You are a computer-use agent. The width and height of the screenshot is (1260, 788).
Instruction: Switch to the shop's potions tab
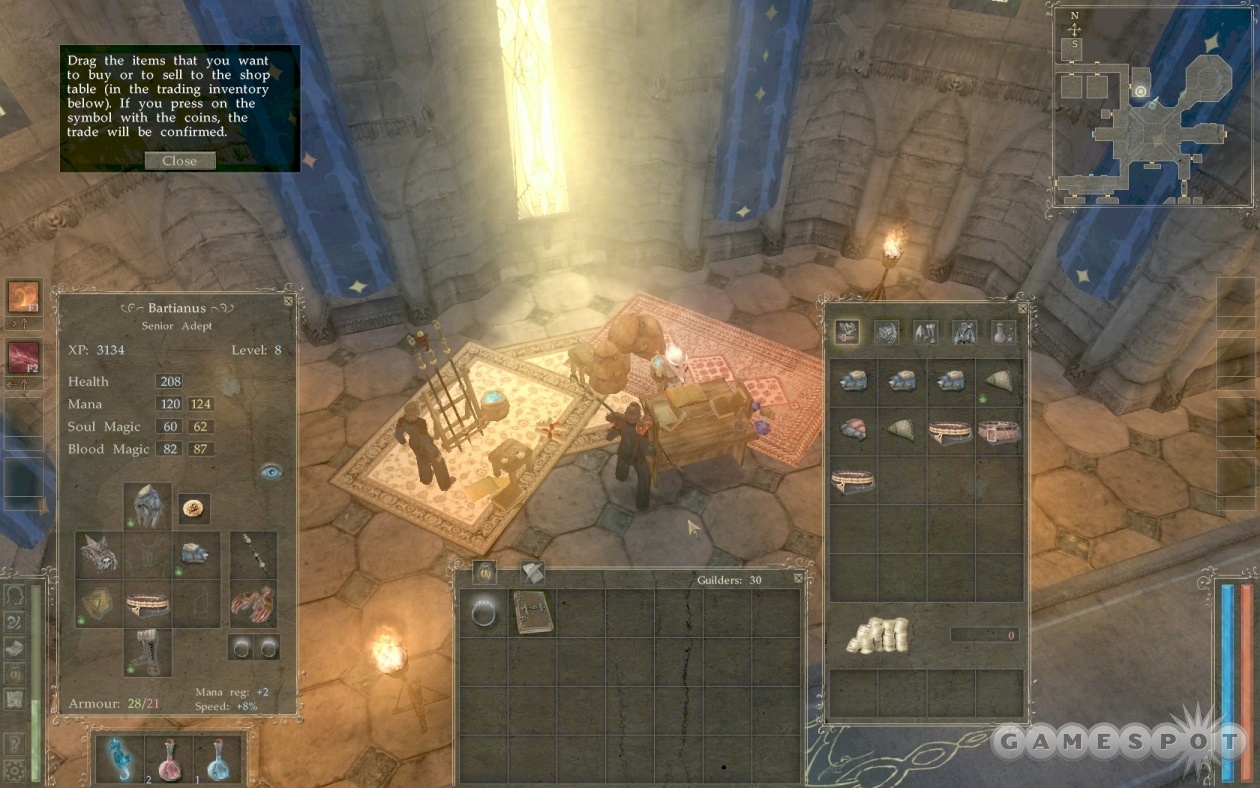tap(1003, 333)
